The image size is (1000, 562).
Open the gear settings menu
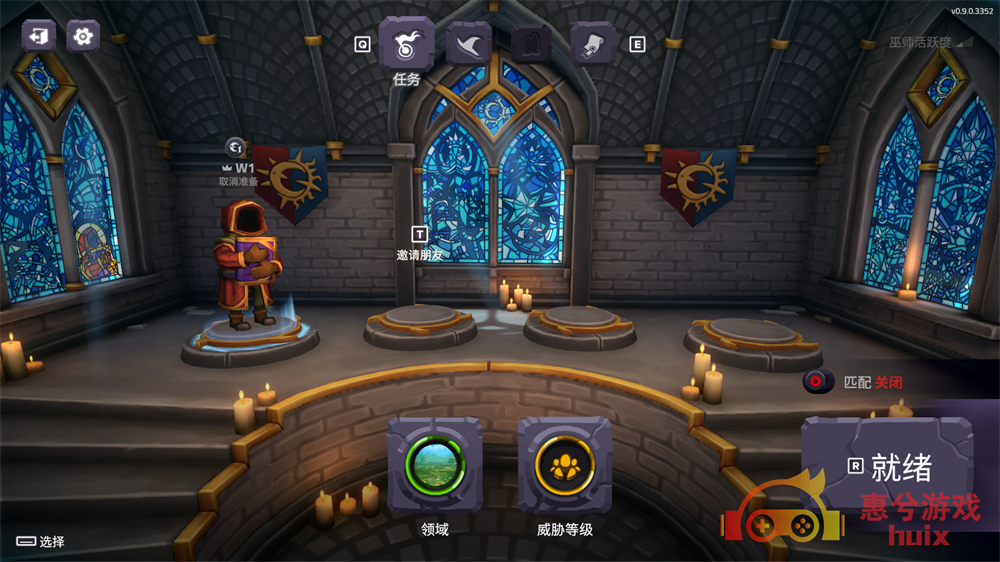(83, 36)
